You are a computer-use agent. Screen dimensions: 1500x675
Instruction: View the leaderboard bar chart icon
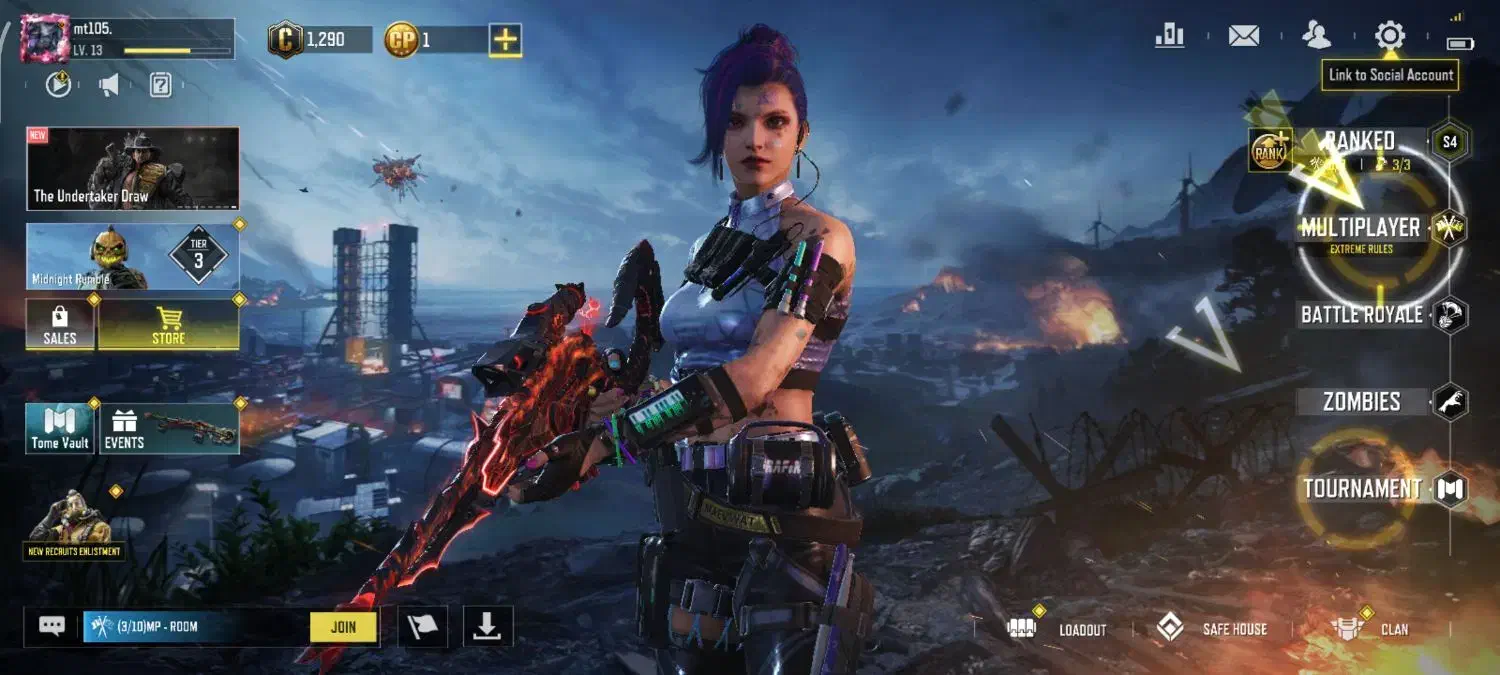tap(1169, 36)
